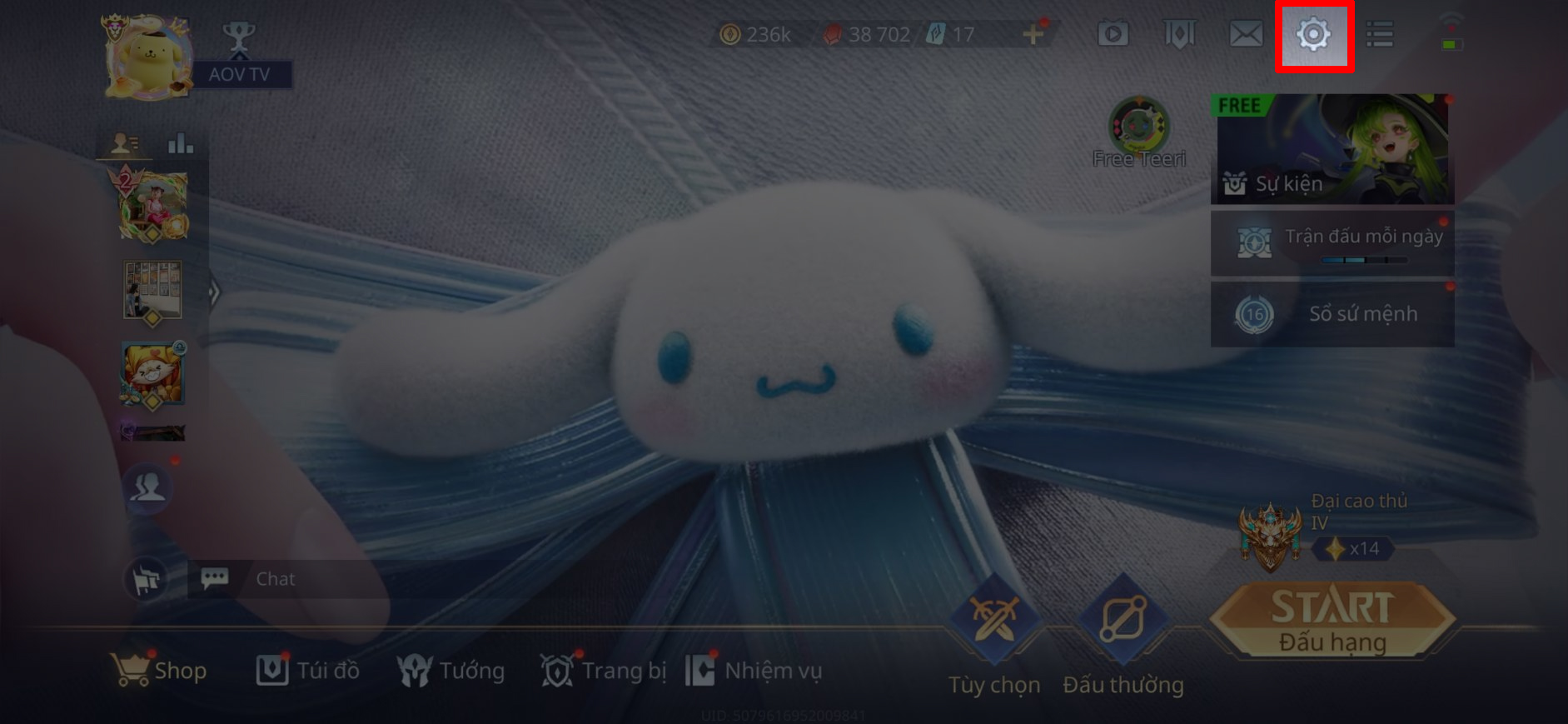1568x724 pixels.
Task: Switch to the leaderboard bars tab
Action: coord(180,144)
